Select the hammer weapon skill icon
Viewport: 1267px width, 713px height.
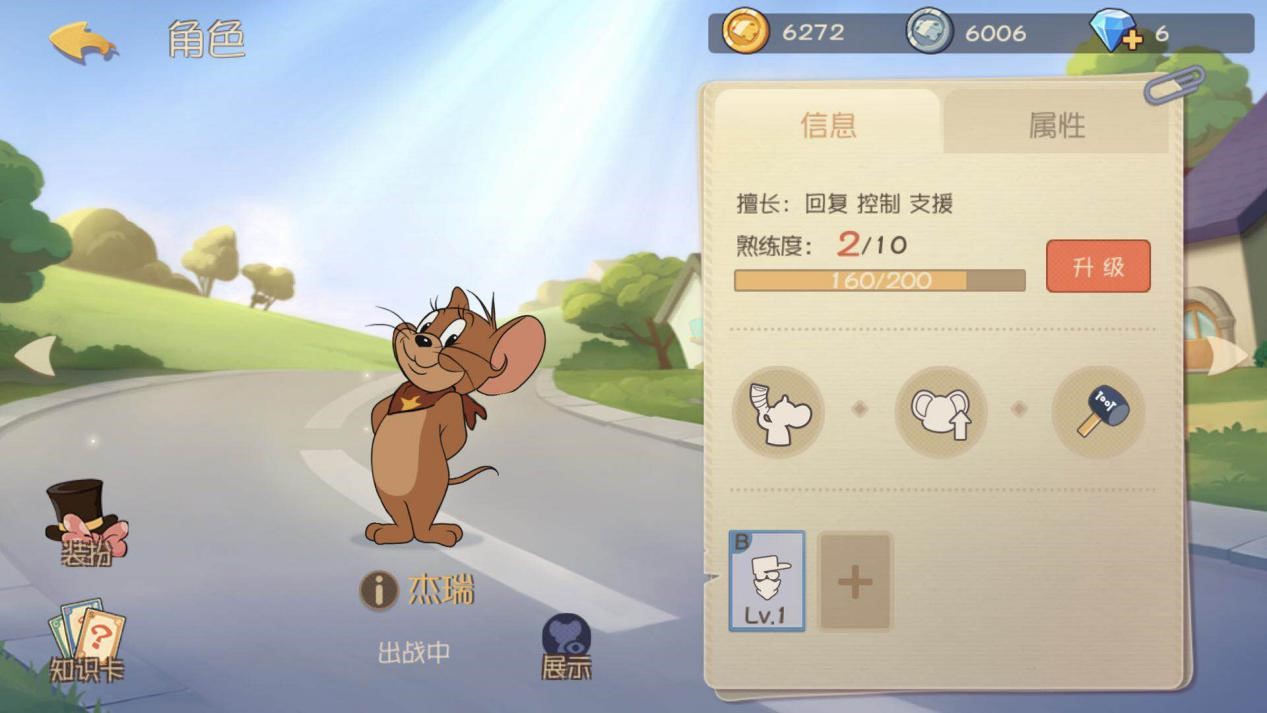(x=1098, y=411)
